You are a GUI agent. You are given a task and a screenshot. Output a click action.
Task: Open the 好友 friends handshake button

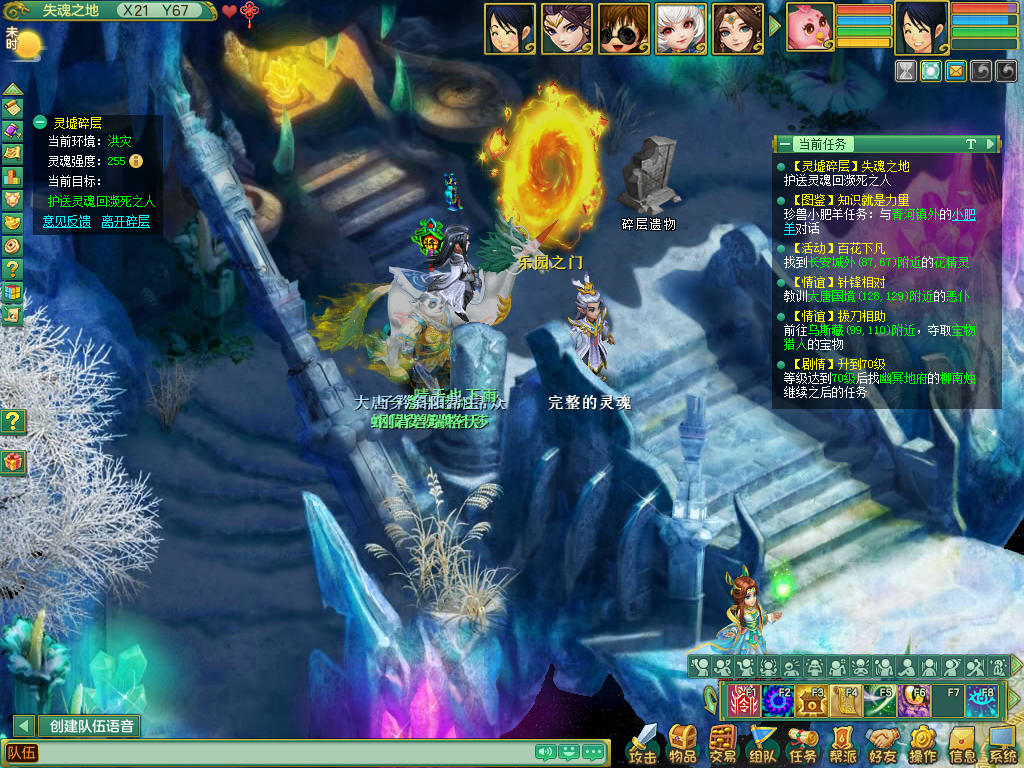pyautogui.click(x=883, y=743)
